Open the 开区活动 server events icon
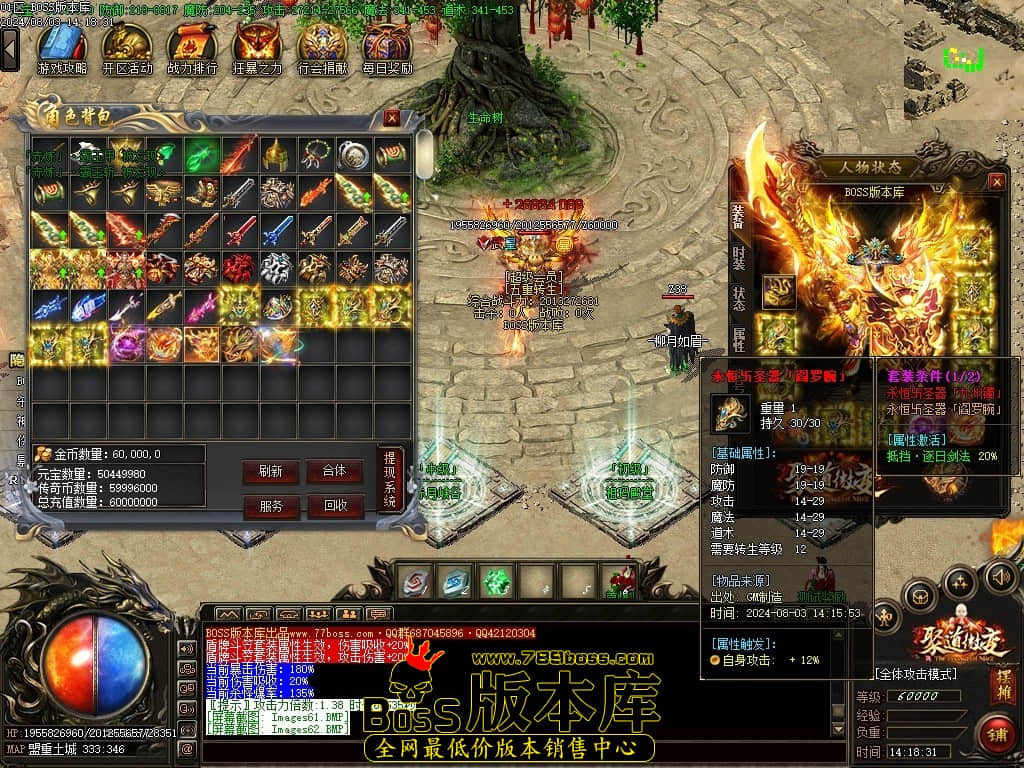This screenshot has height=768, width=1024. click(x=127, y=48)
